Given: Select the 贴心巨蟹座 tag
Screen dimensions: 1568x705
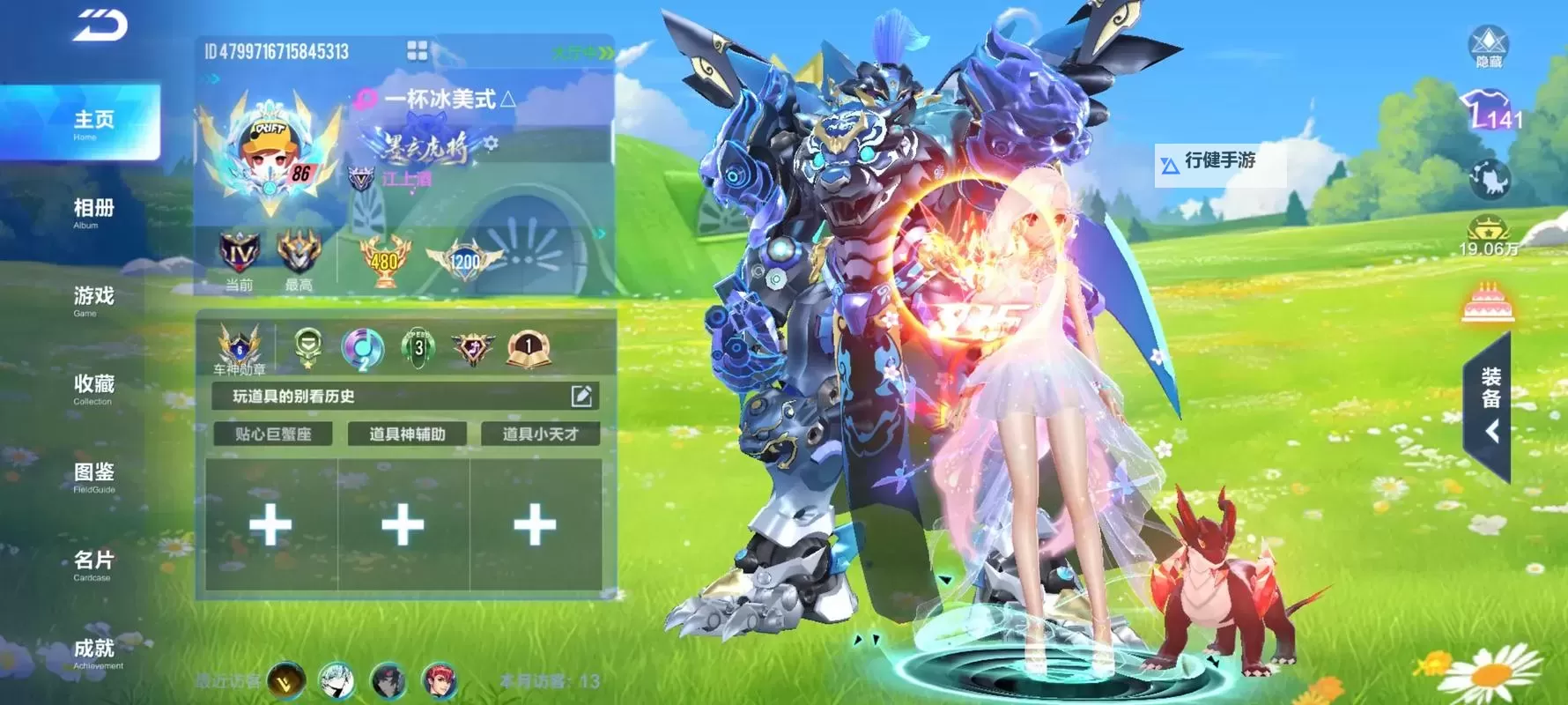Looking at the screenshot, I should (x=273, y=434).
